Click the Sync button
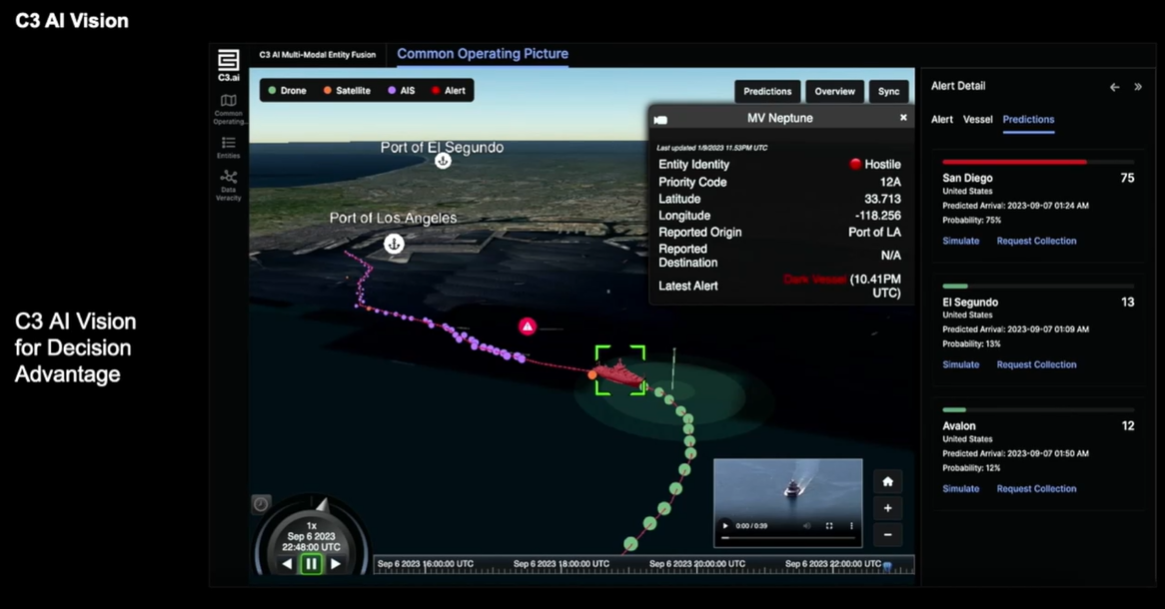The height and width of the screenshot is (609, 1165). (x=888, y=91)
